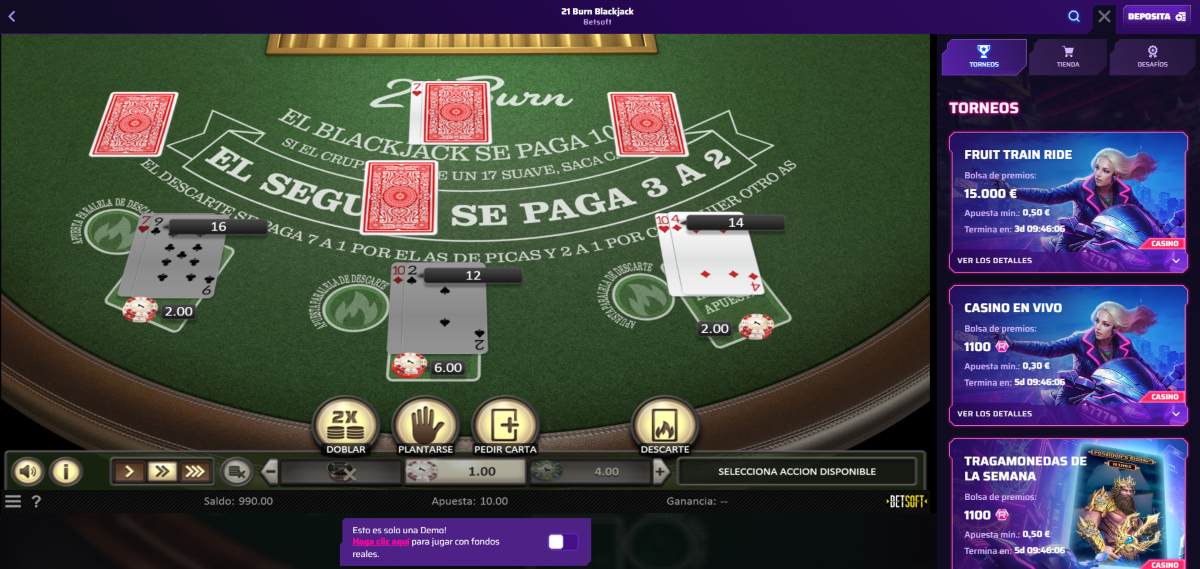
Task: Choose the Descarte burn action
Action: [665, 425]
